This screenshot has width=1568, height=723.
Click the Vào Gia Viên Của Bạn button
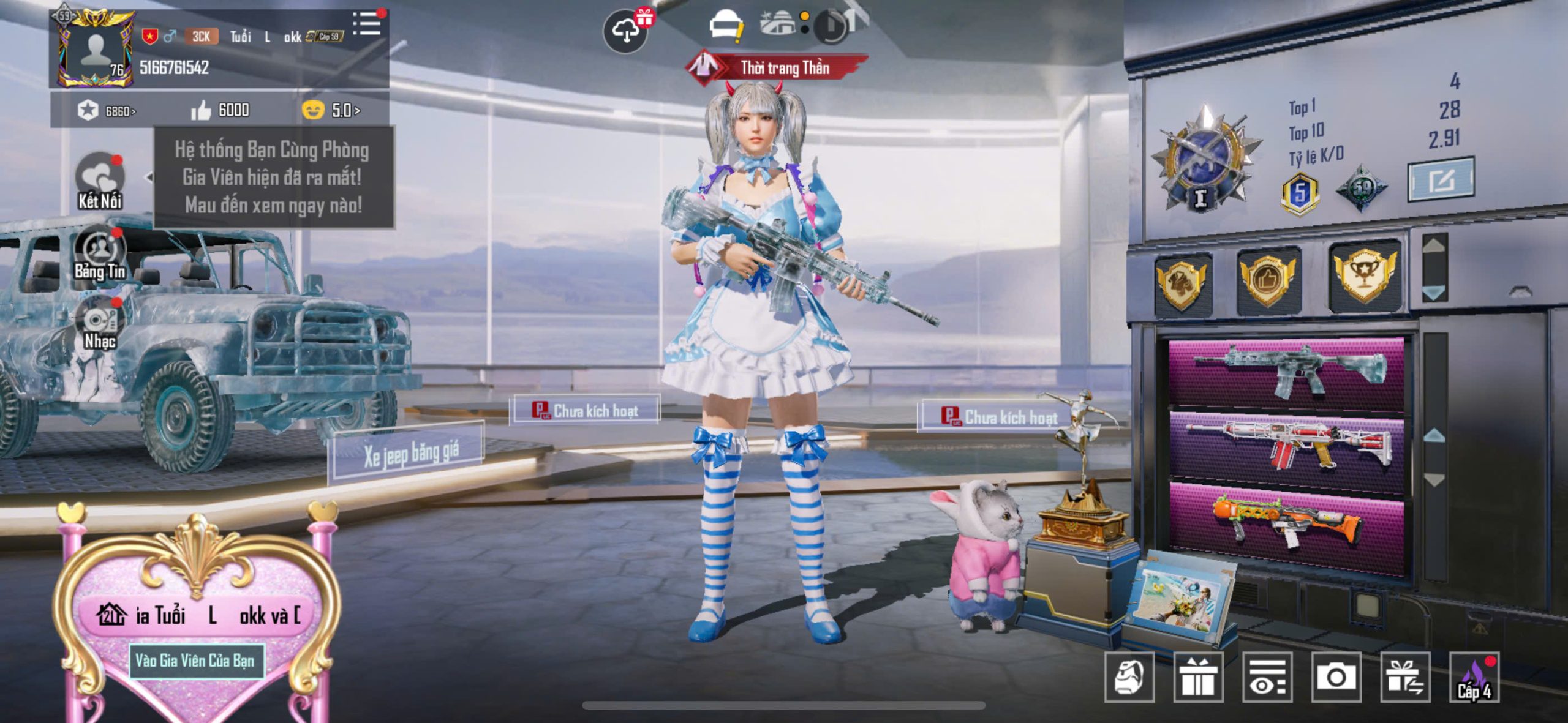coord(195,661)
